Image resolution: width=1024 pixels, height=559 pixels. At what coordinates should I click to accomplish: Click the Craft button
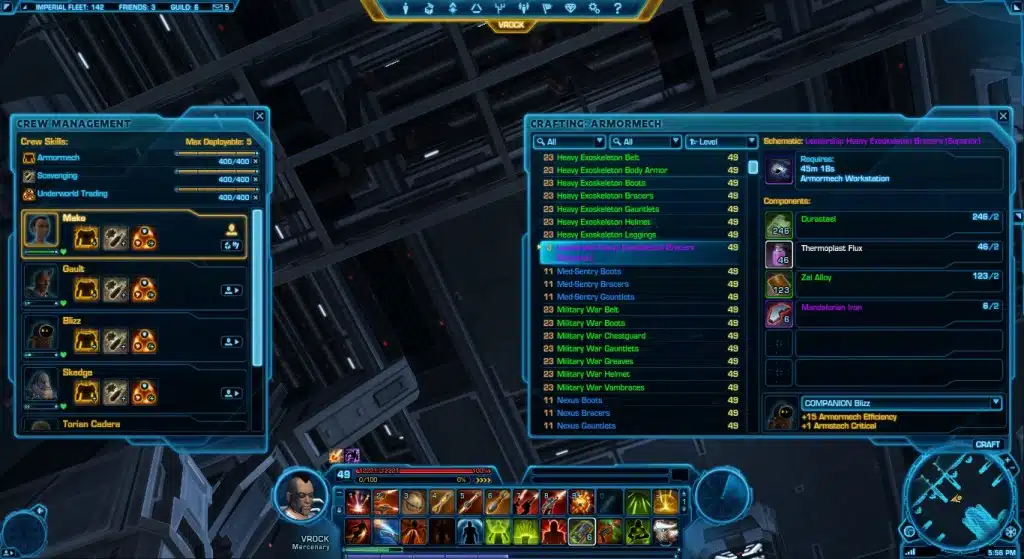tap(987, 444)
